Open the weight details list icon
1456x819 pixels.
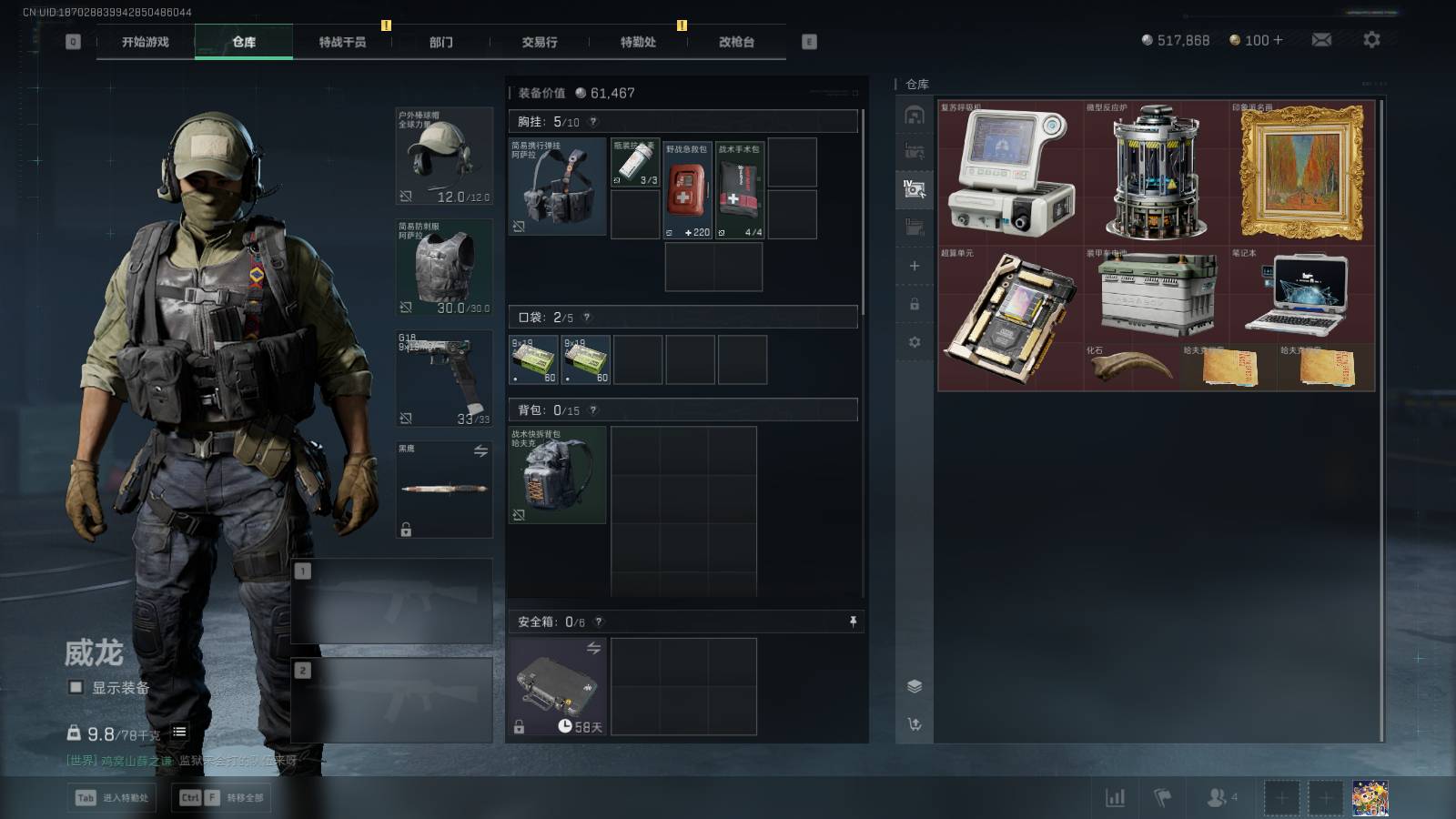click(179, 732)
